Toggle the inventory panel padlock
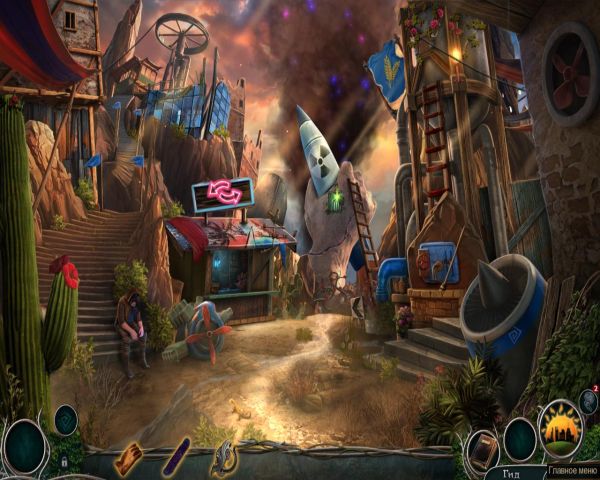The width and height of the screenshot is (600, 480). click(x=64, y=463)
